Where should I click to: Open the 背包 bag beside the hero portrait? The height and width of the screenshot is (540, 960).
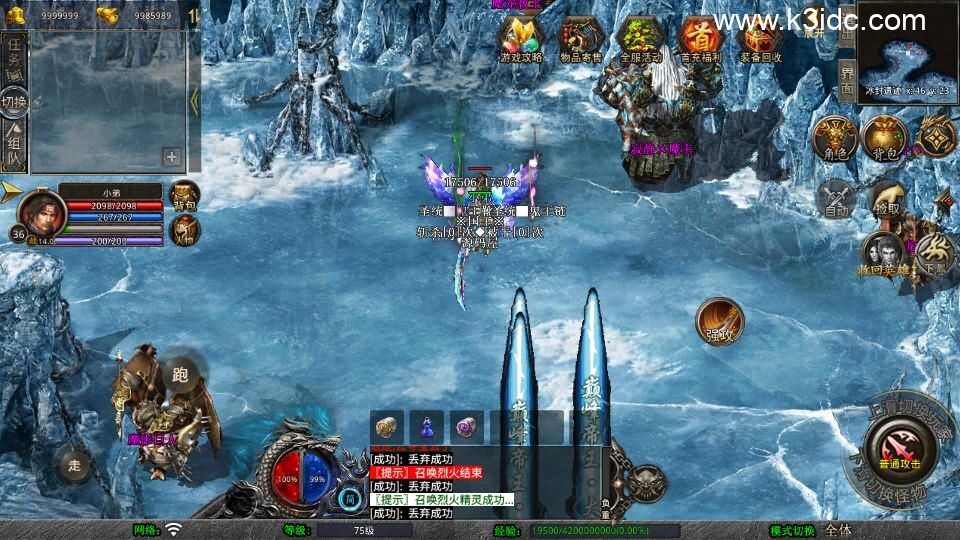coord(185,197)
